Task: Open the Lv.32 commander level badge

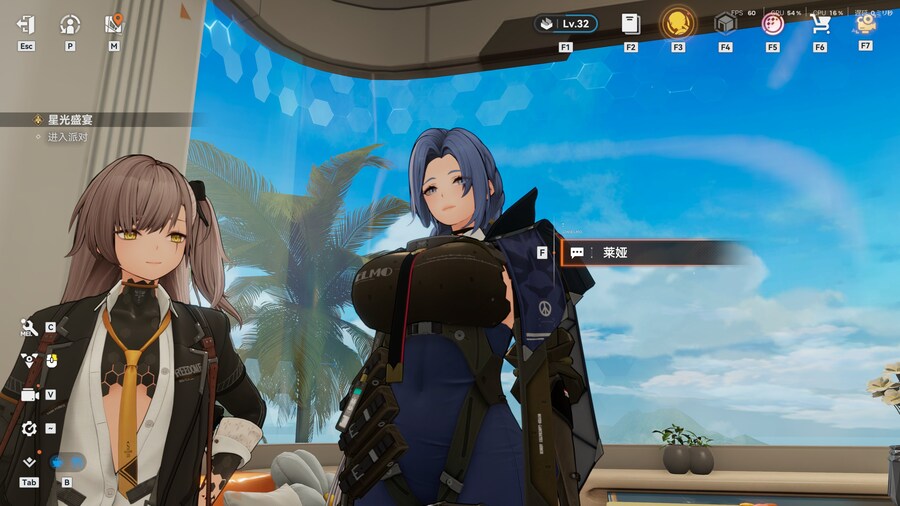Action: click(x=566, y=24)
